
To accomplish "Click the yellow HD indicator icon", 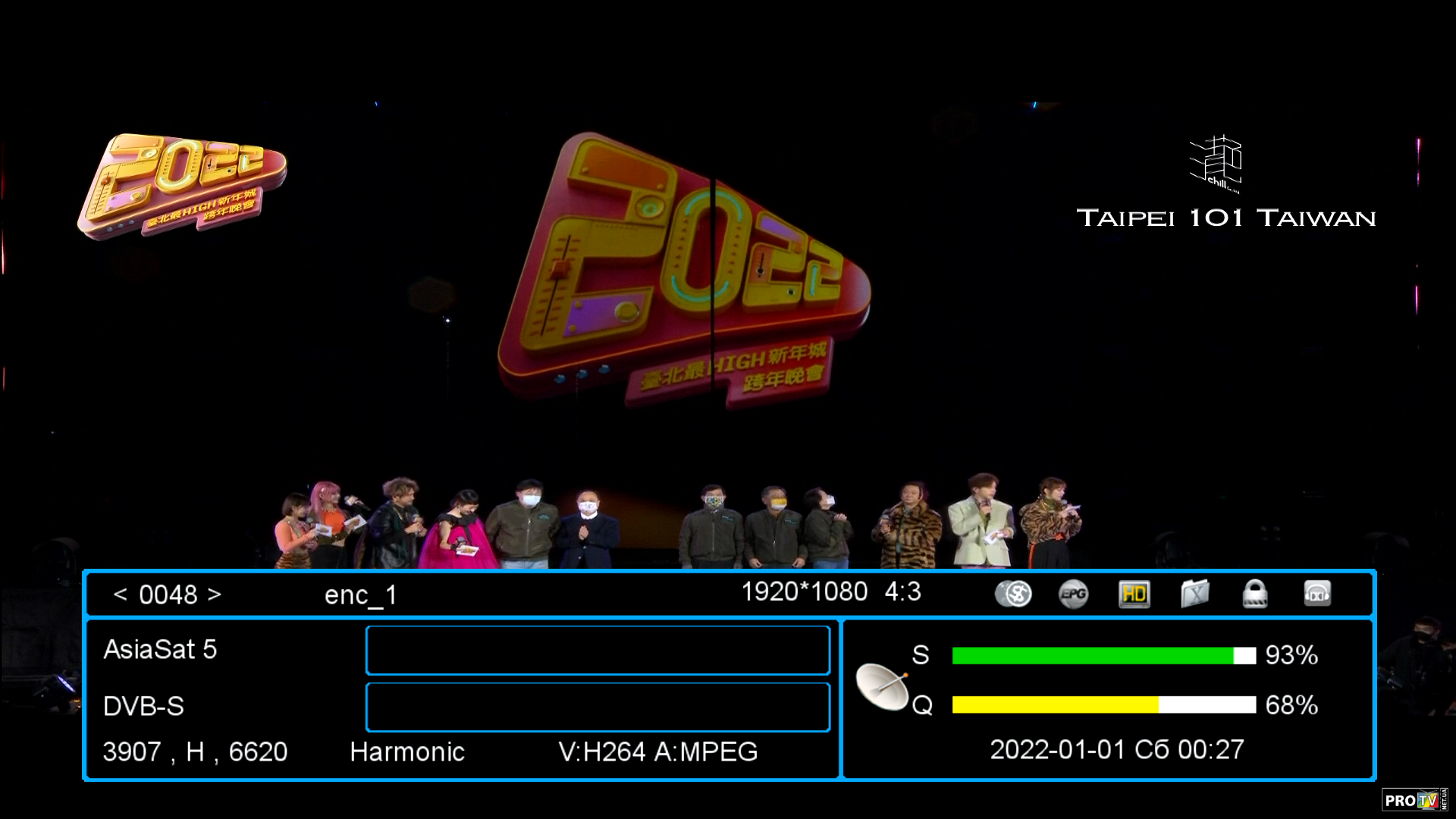I will click(1134, 594).
